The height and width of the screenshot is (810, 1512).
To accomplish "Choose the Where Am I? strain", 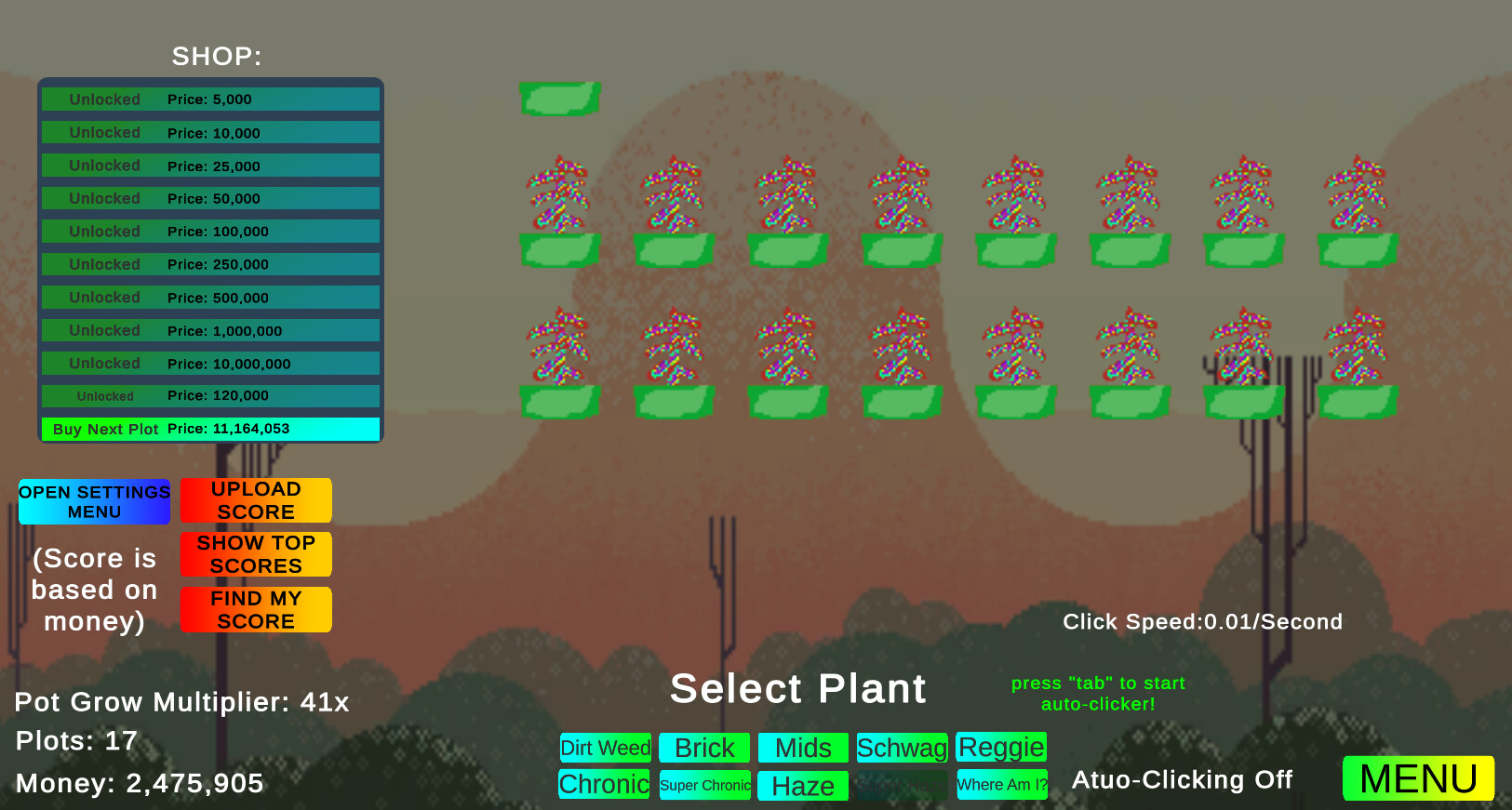I will 1002,786.
